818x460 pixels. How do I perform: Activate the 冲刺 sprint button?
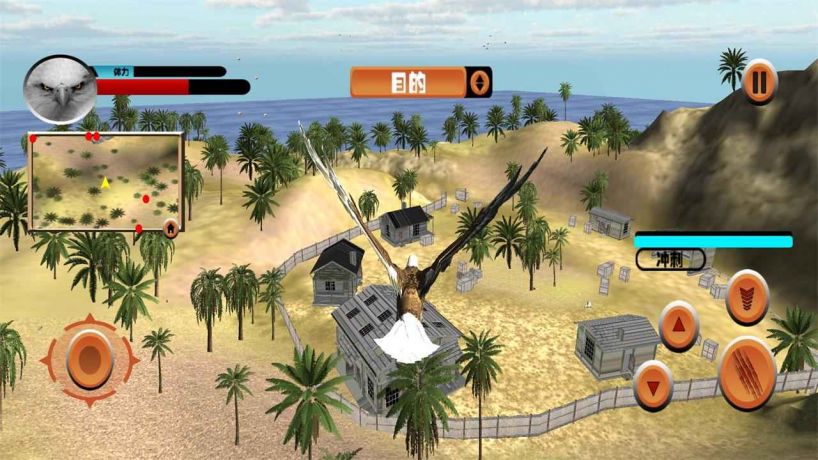670,259
